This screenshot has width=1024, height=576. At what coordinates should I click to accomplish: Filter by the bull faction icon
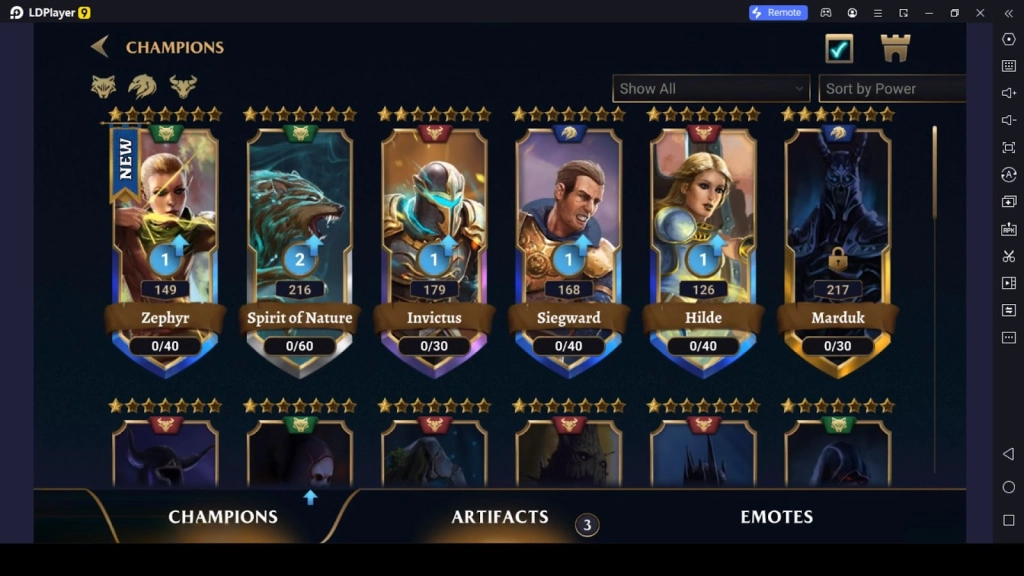(x=183, y=86)
